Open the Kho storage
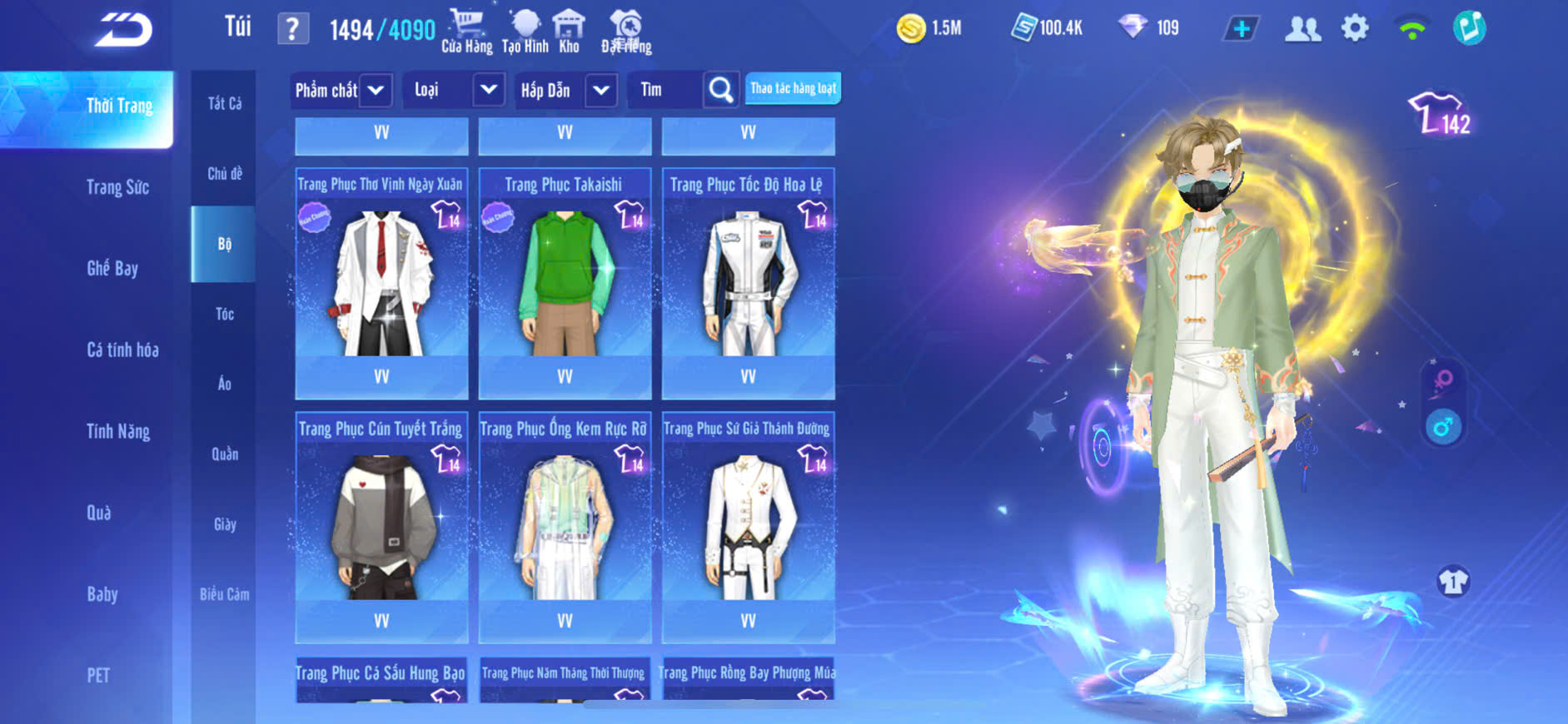 tap(569, 31)
